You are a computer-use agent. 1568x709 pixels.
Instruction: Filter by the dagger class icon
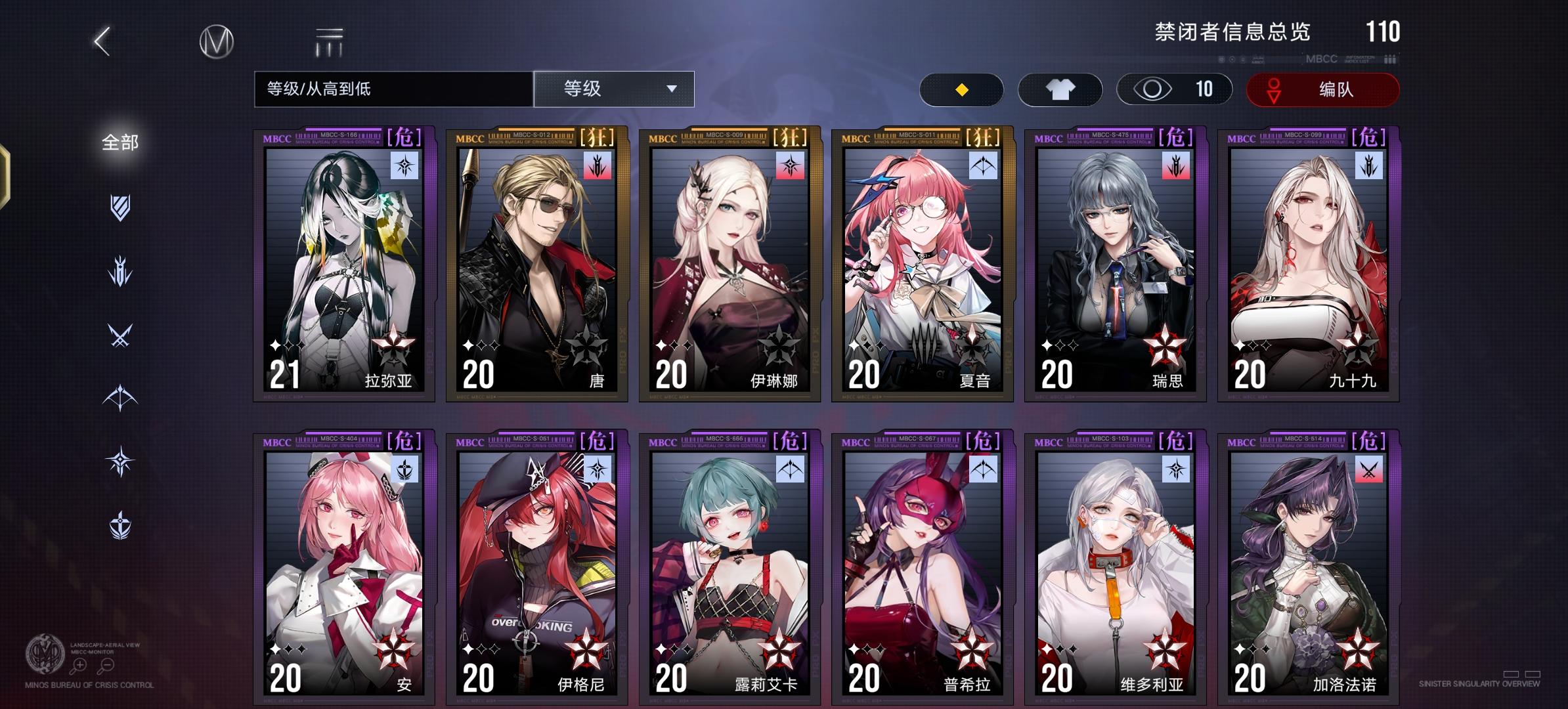(x=121, y=269)
